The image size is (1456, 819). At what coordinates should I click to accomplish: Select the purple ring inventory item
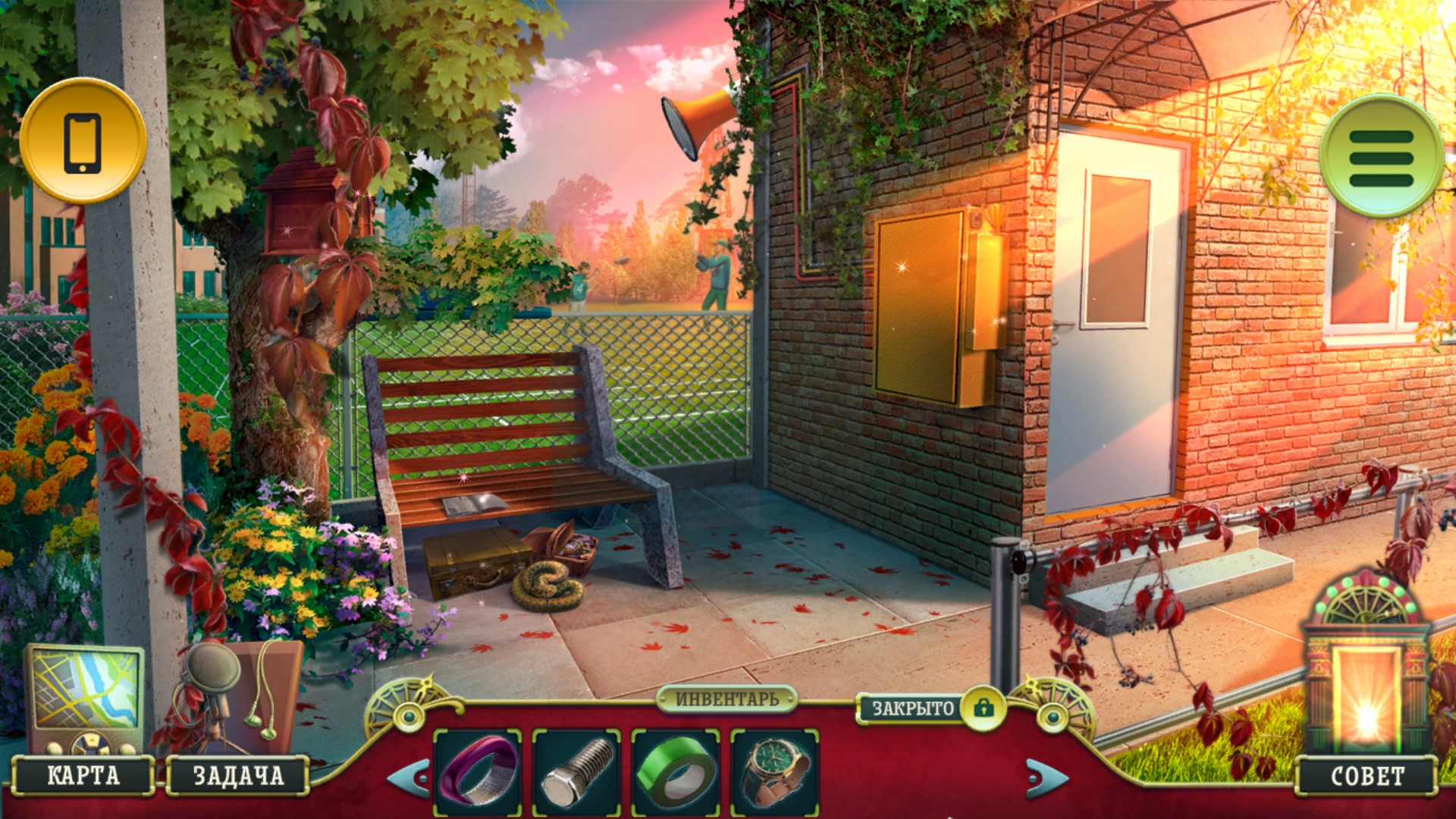point(478,772)
